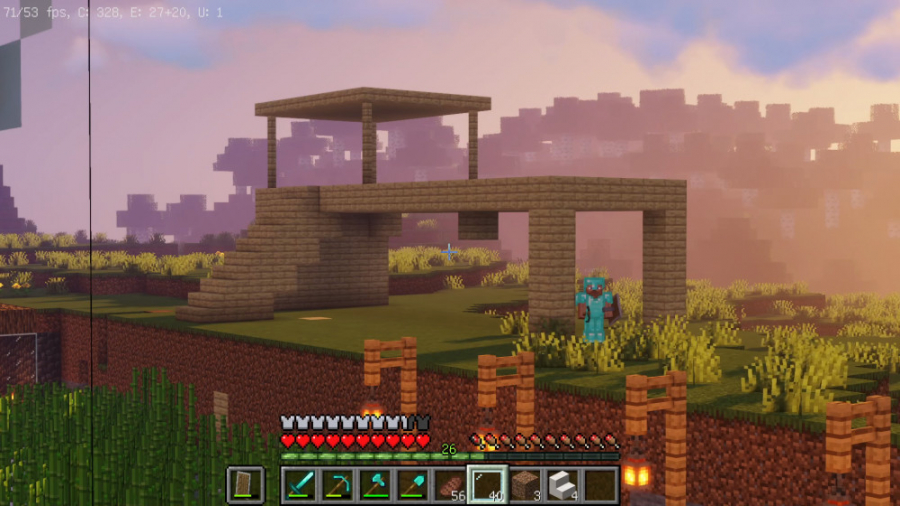Image resolution: width=900 pixels, height=506 pixels.
Task: Choose the diamond pickaxe slot
Action: click(x=337, y=484)
